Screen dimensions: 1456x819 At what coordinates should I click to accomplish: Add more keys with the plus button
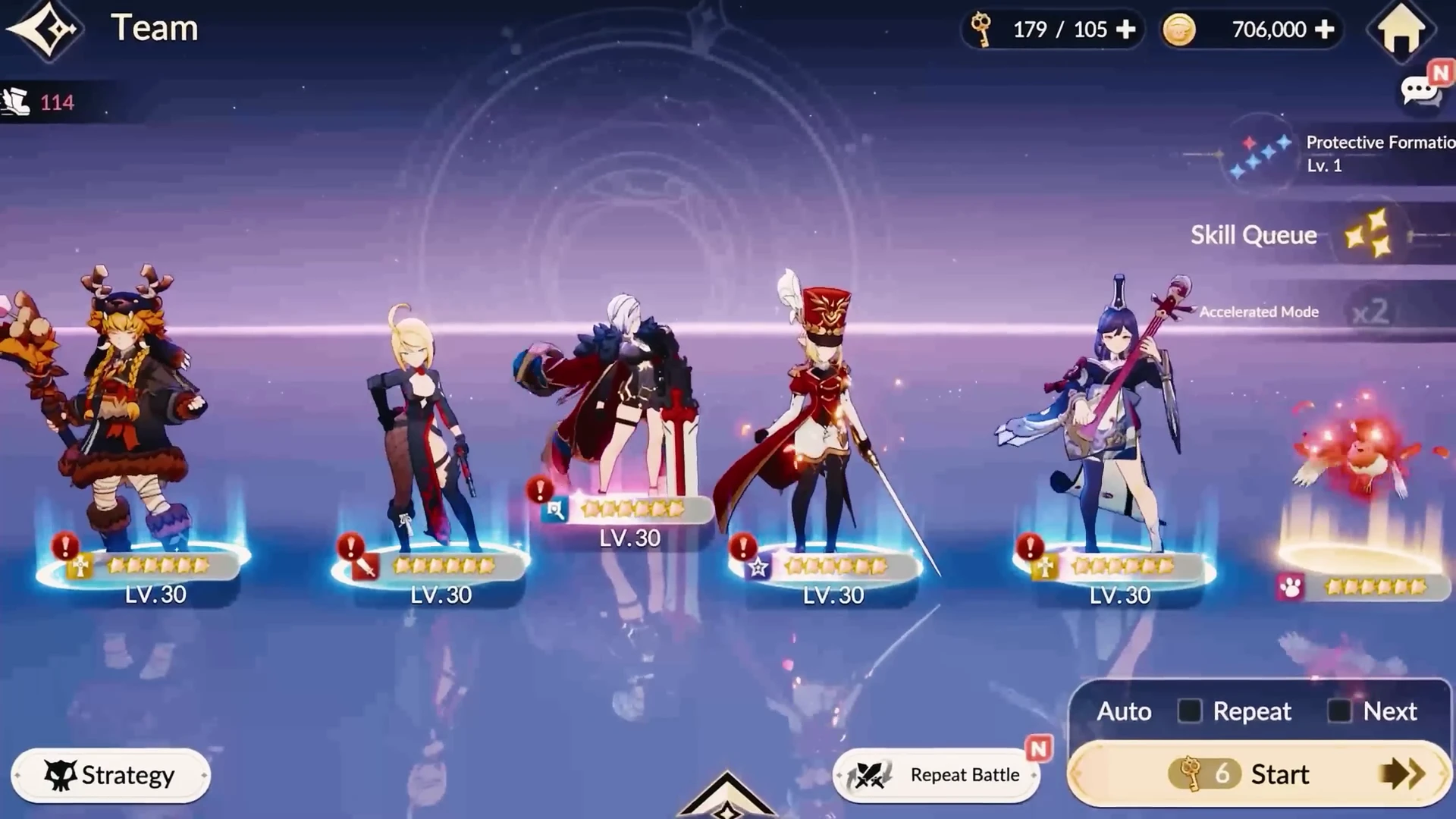[x=1126, y=30]
